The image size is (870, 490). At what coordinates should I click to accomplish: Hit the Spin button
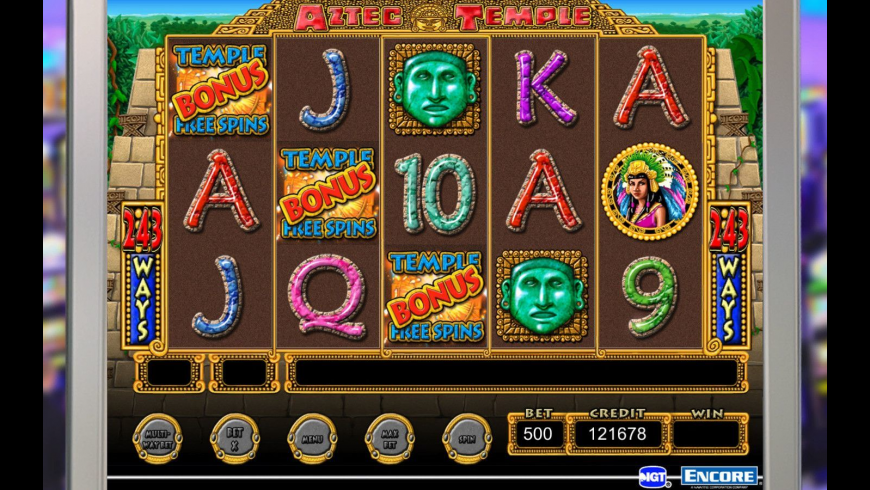click(467, 438)
